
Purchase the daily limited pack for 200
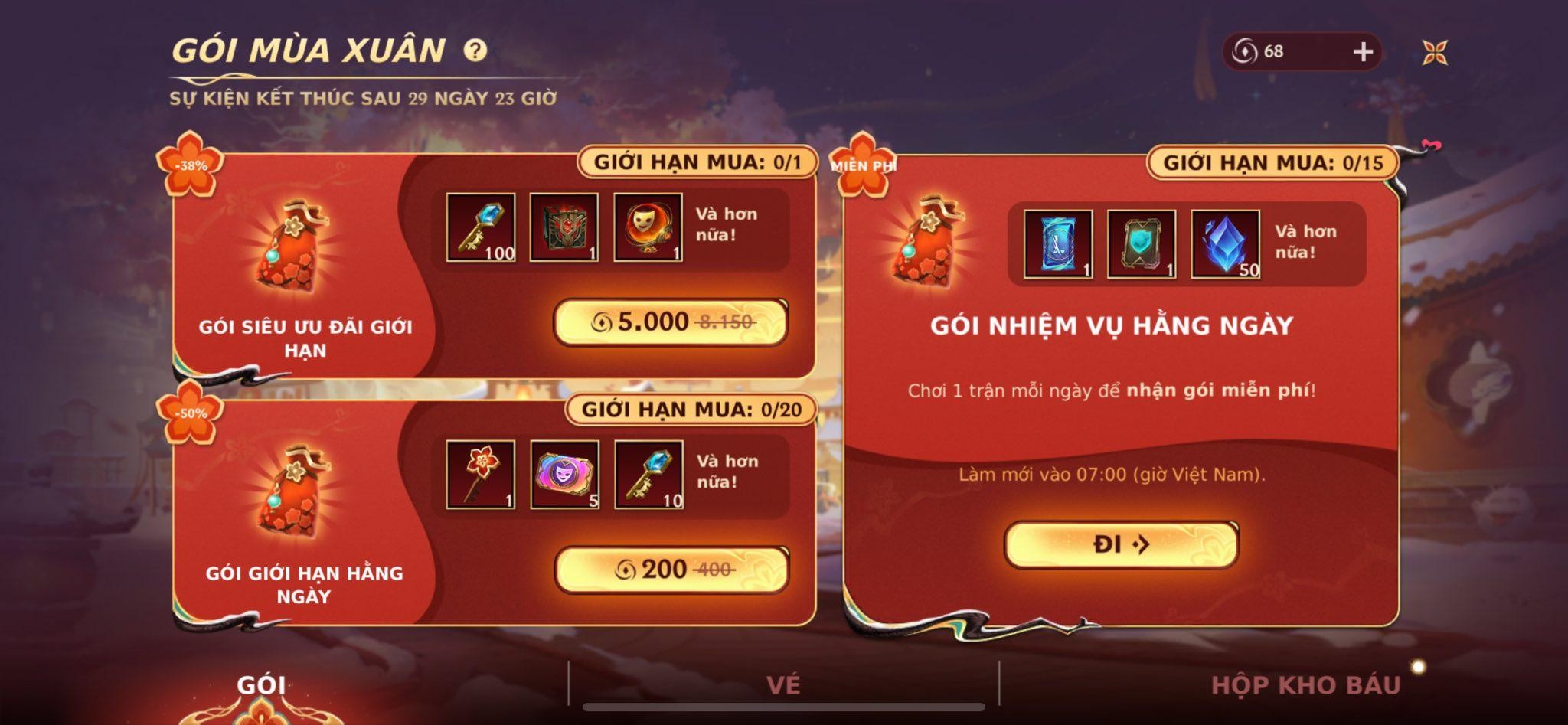pos(671,569)
